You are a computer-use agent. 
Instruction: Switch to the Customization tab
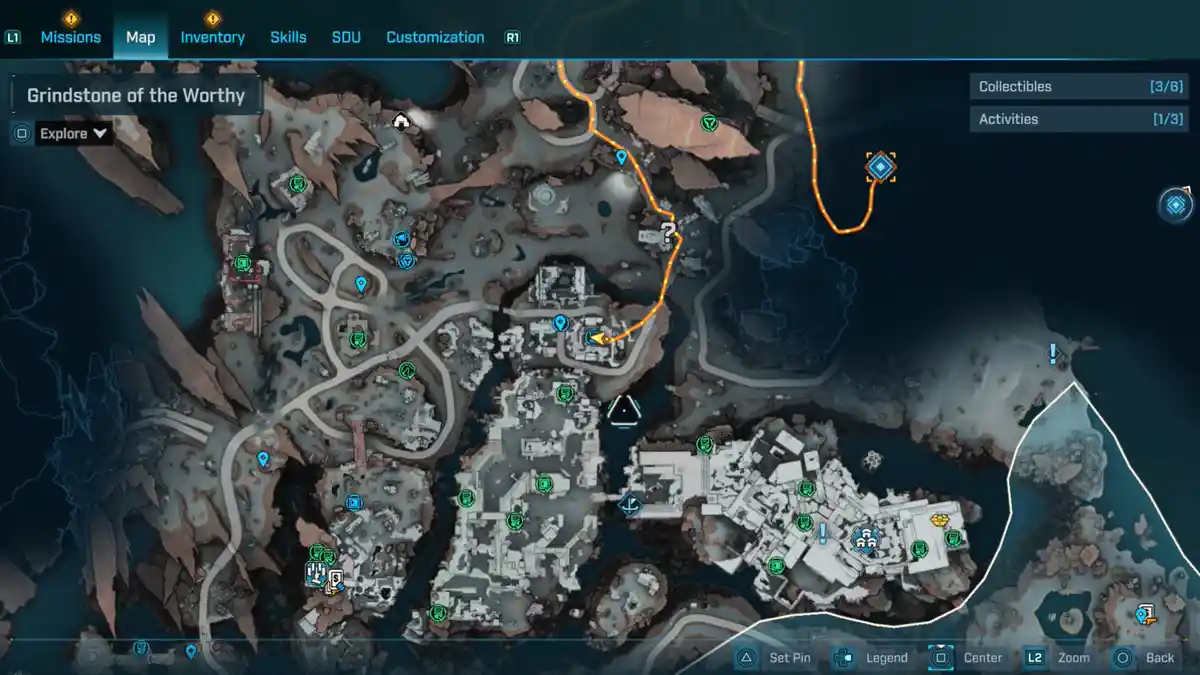(x=435, y=37)
